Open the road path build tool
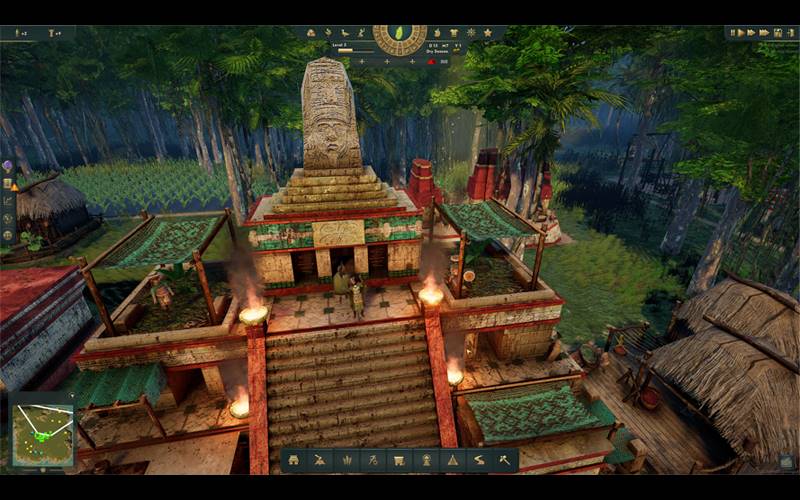 [x=477, y=460]
